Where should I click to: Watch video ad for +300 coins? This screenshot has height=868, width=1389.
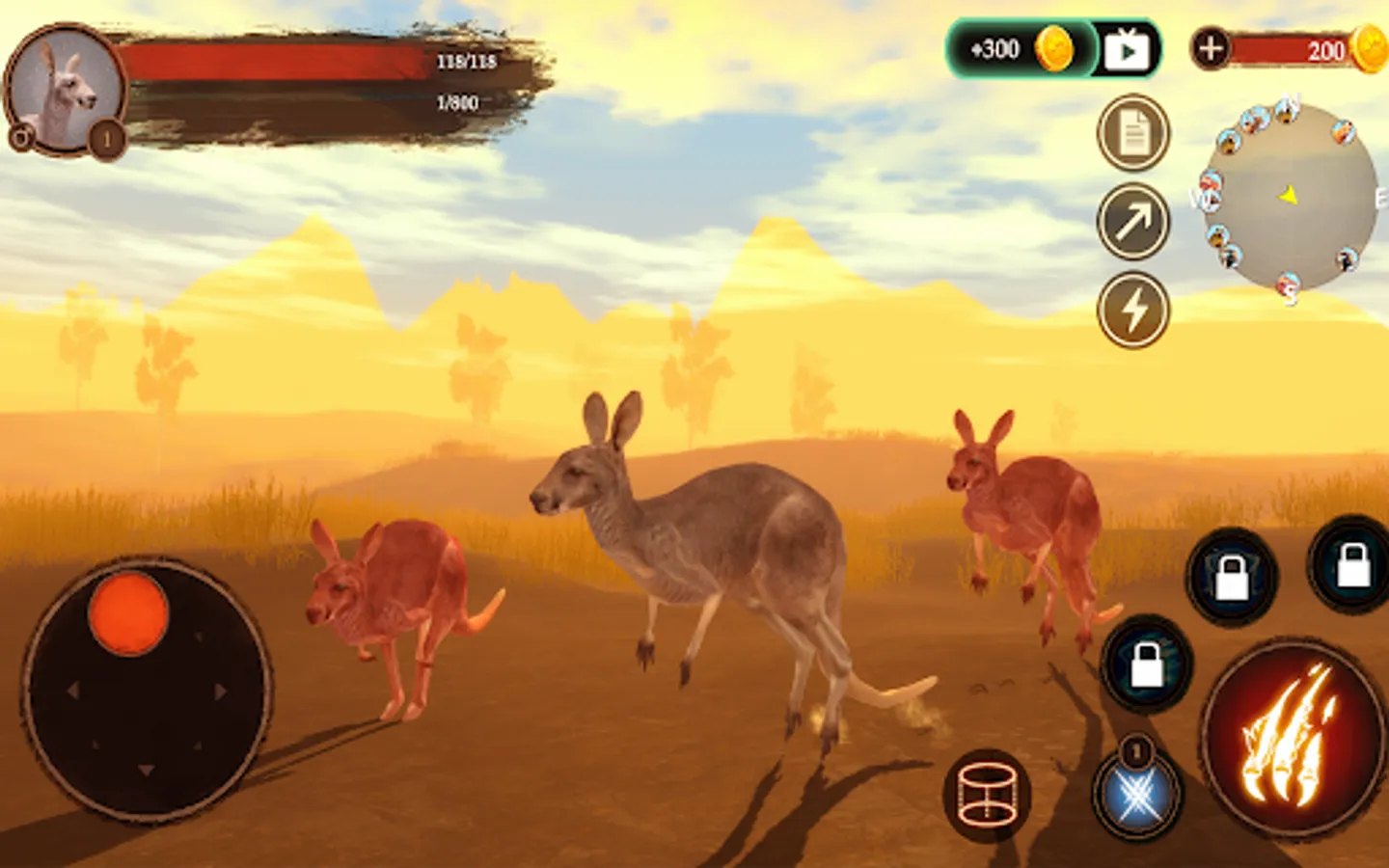click(x=1127, y=49)
